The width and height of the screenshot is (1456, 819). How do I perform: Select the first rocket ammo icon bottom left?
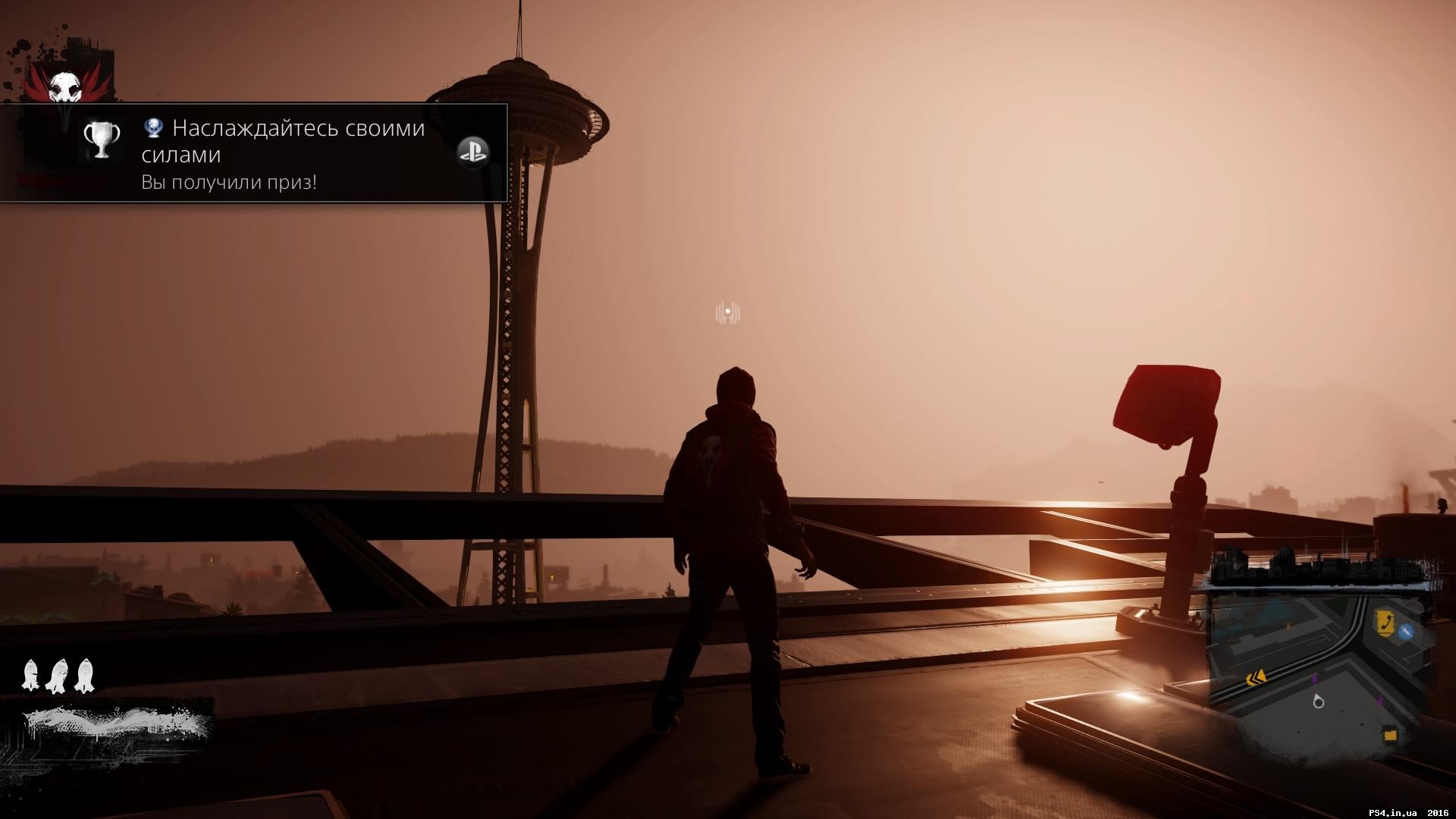click(x=32, y=675)
